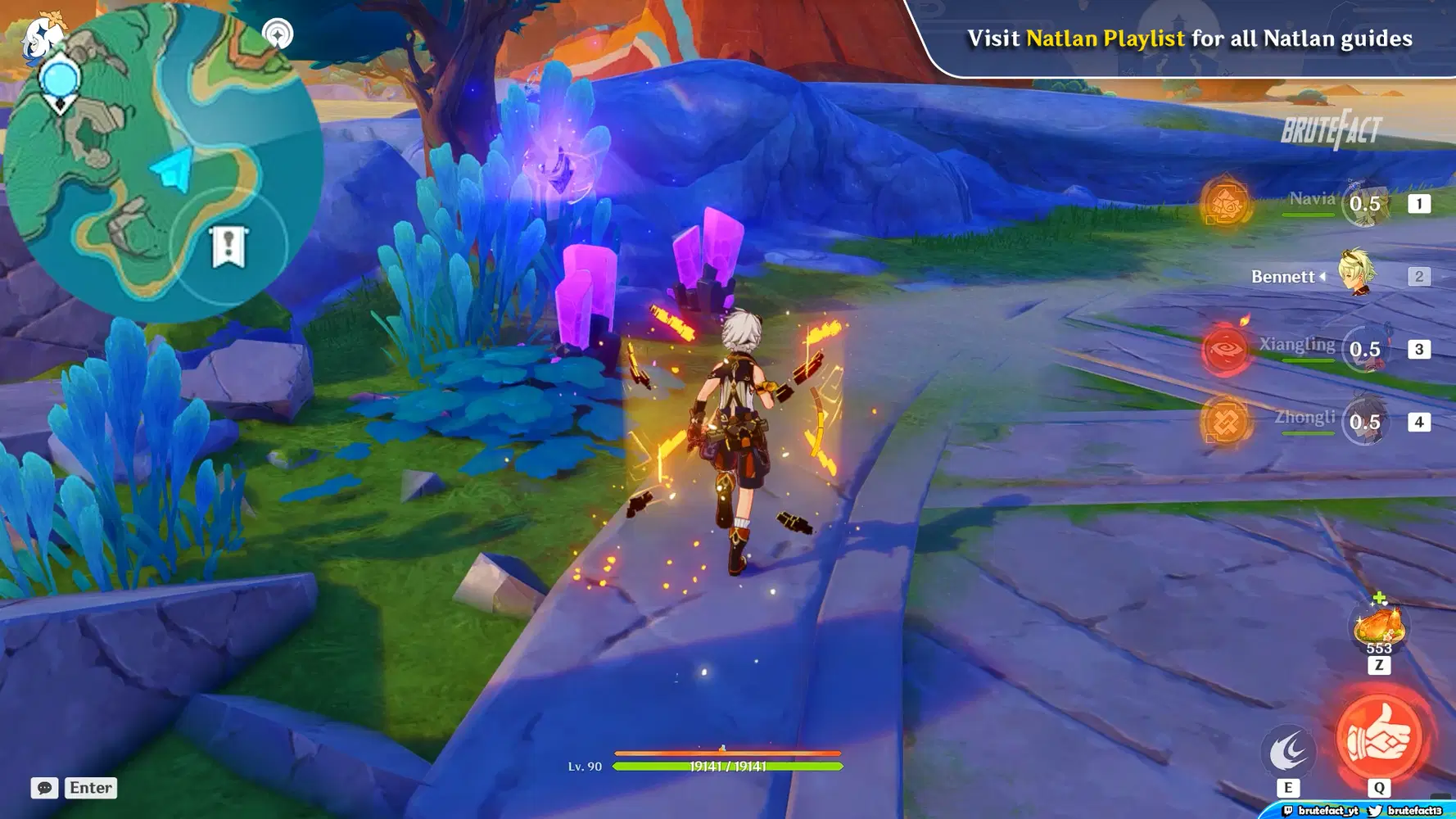The image size is (1456, 819).
Task: Click the Enter chat input field
Action: tap(90, 788)
